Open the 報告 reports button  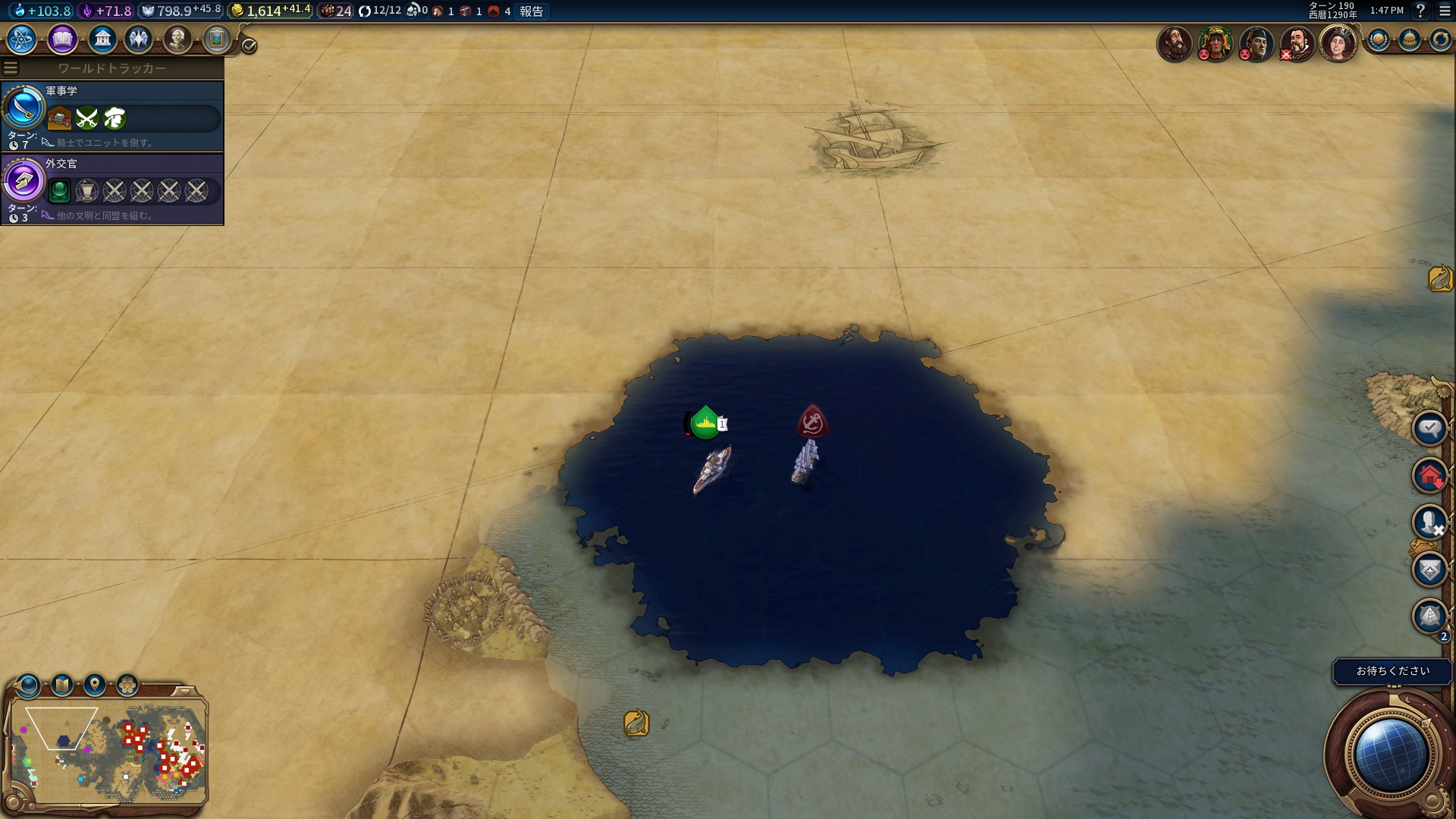click(x=531, y=11)
